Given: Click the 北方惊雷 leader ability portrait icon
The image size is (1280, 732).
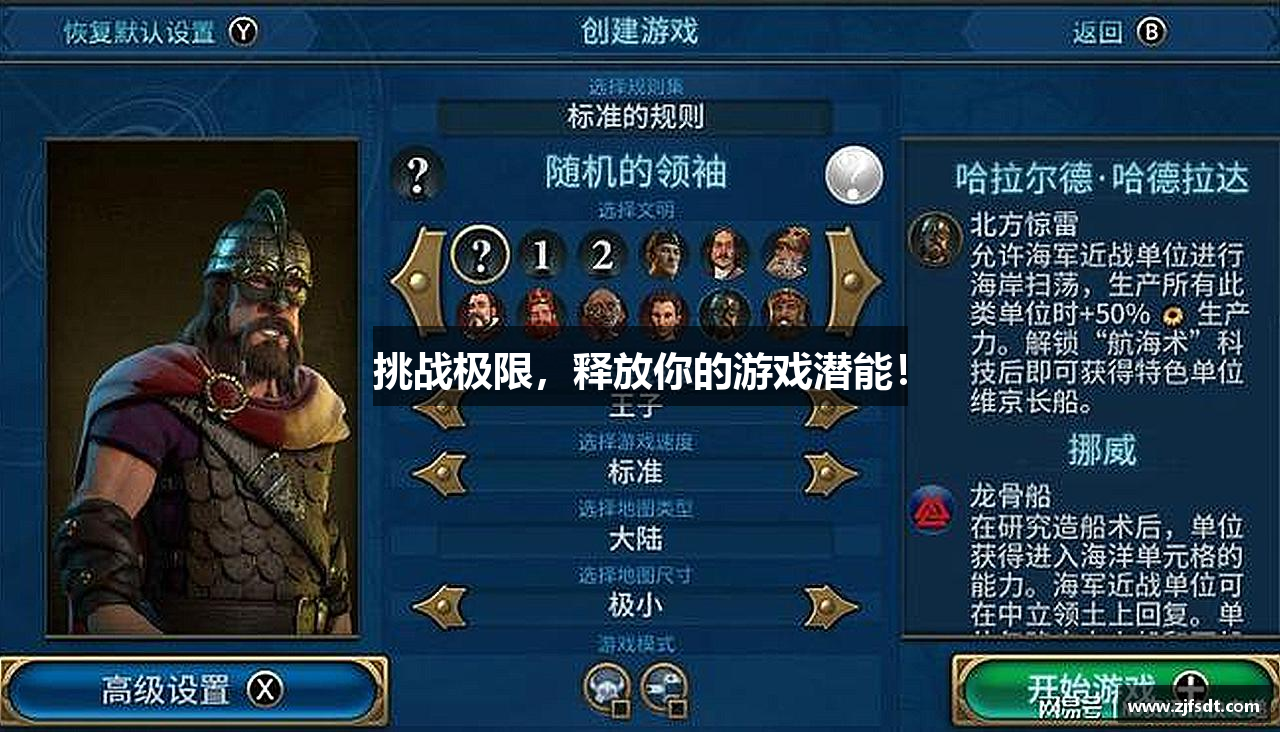Looking at the screenshot, I should click(x=933, y=235).
